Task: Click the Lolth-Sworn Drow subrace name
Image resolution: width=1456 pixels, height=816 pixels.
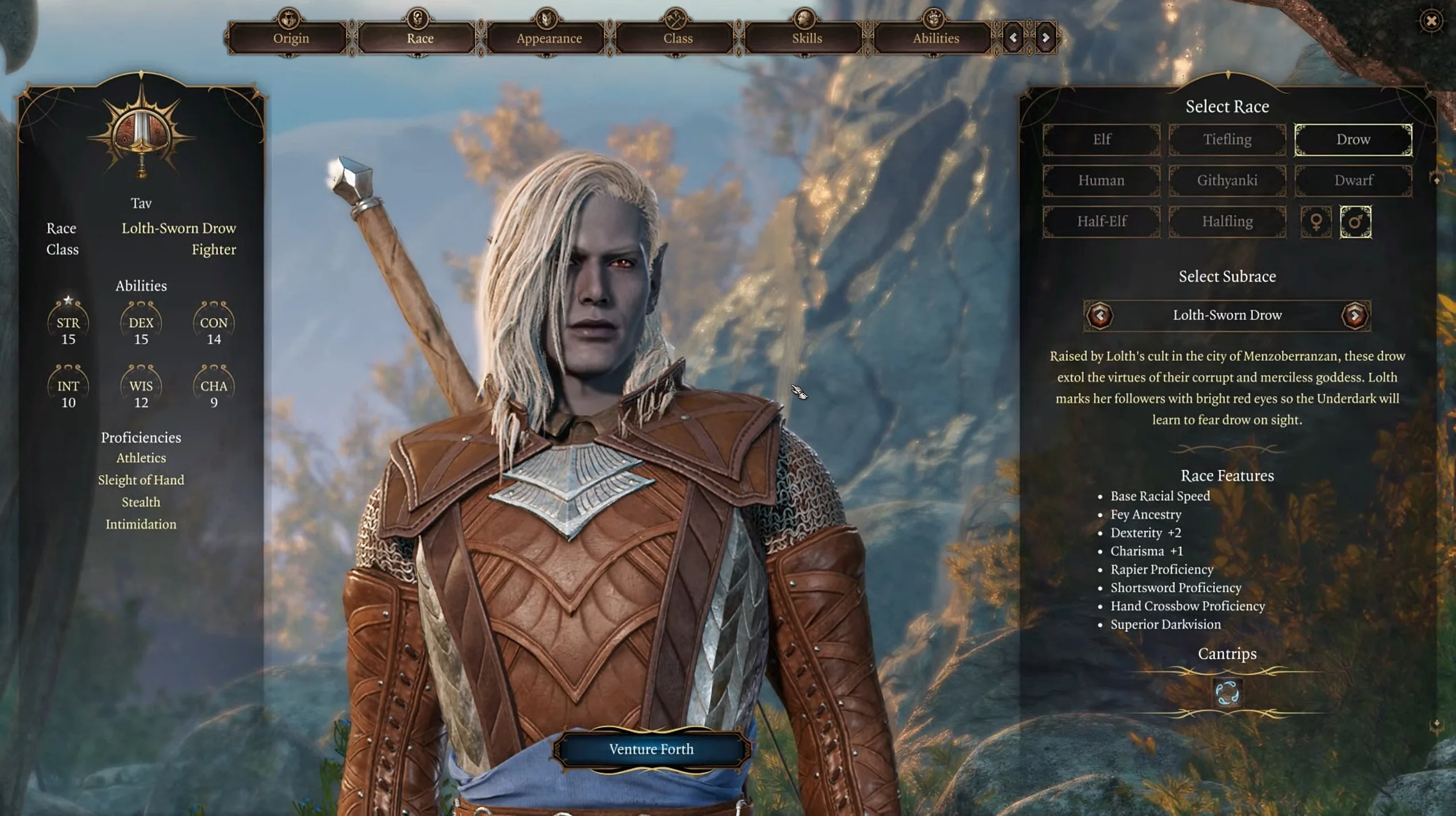Action: point(1227,315)
